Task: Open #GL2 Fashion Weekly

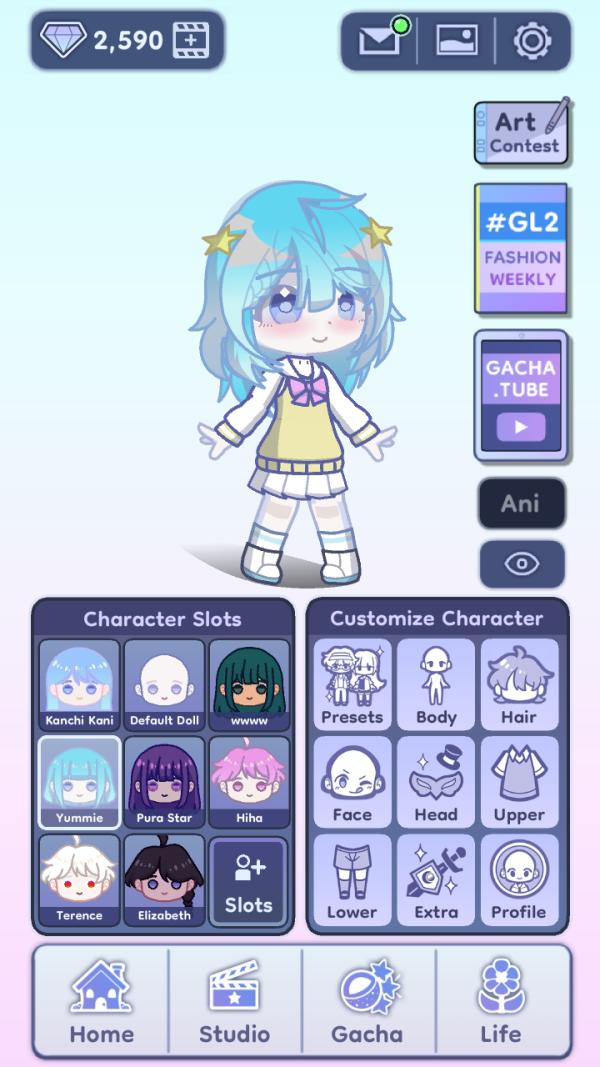Action: pyautogui.click(x=521, y=250)
